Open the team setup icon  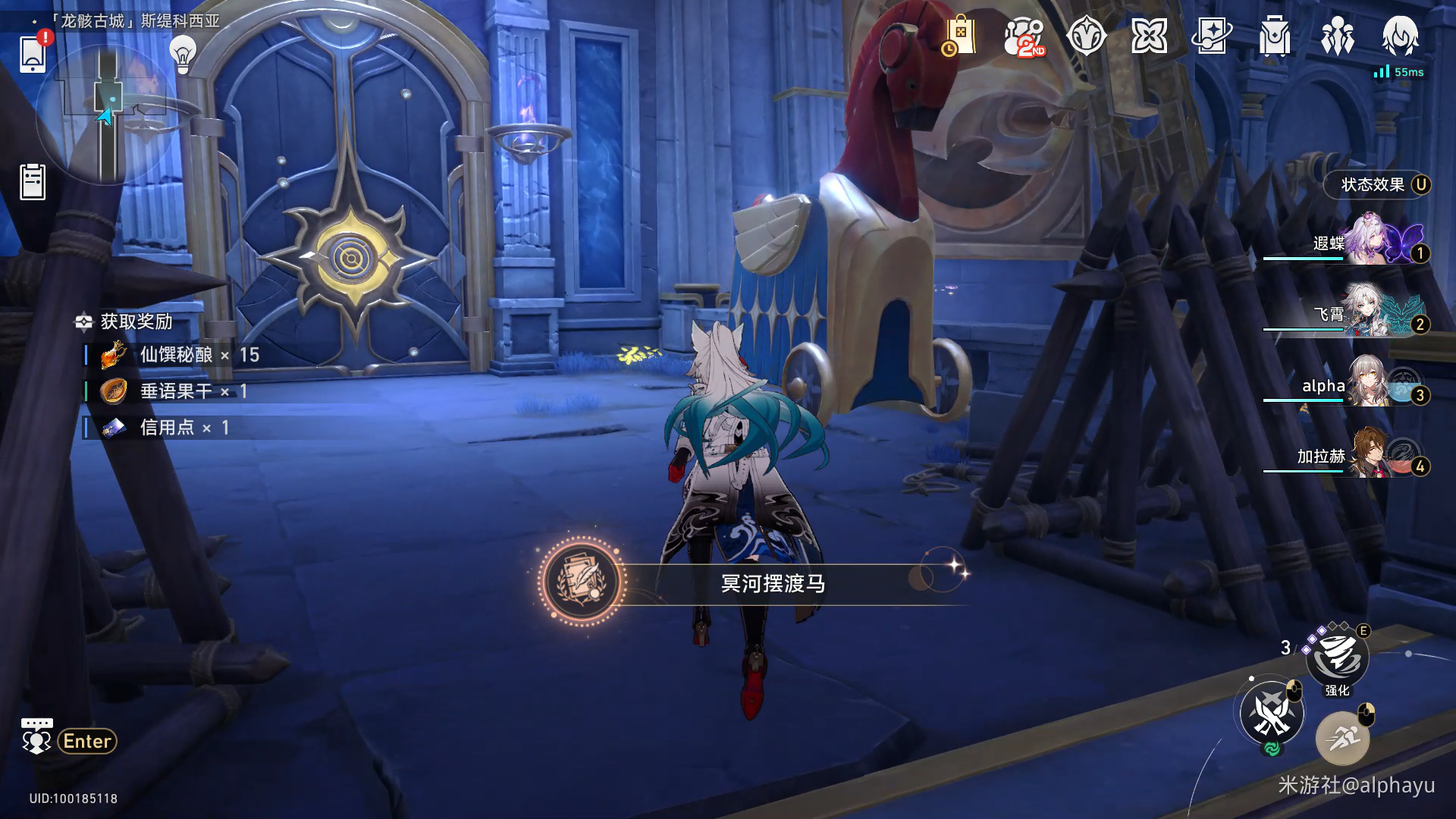tap(1338, 36)
